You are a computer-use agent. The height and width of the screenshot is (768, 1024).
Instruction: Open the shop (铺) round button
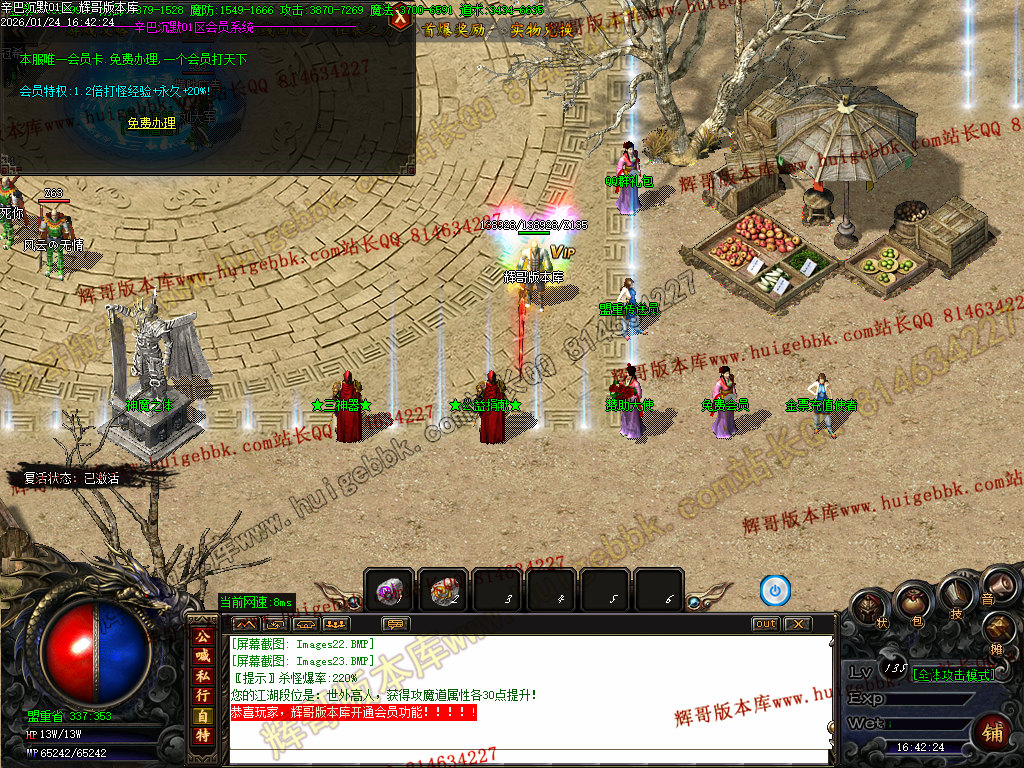pyautogui.click(x=992, y=730)
